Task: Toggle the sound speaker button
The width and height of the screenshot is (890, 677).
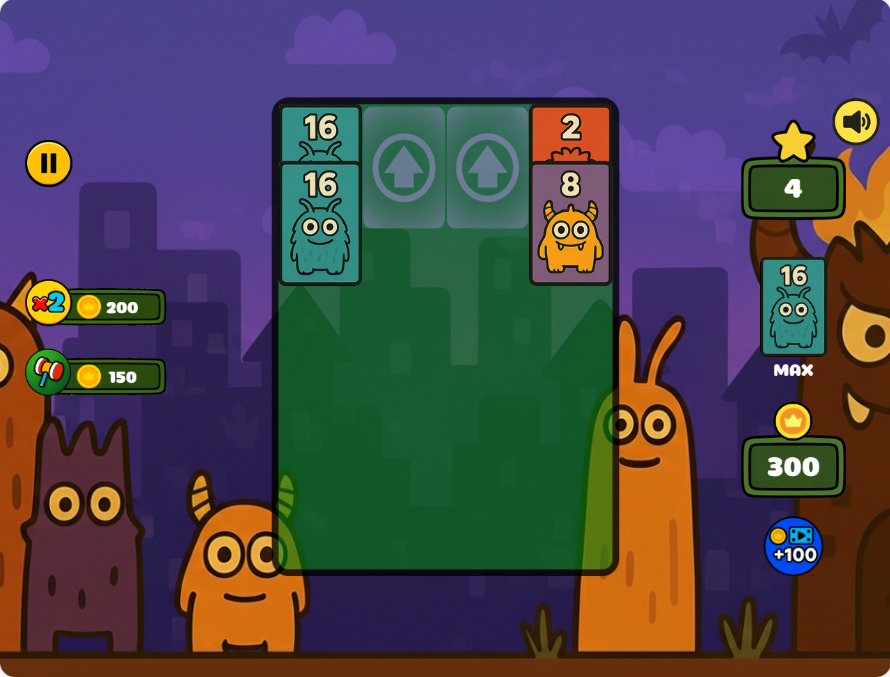Action: 856,122
